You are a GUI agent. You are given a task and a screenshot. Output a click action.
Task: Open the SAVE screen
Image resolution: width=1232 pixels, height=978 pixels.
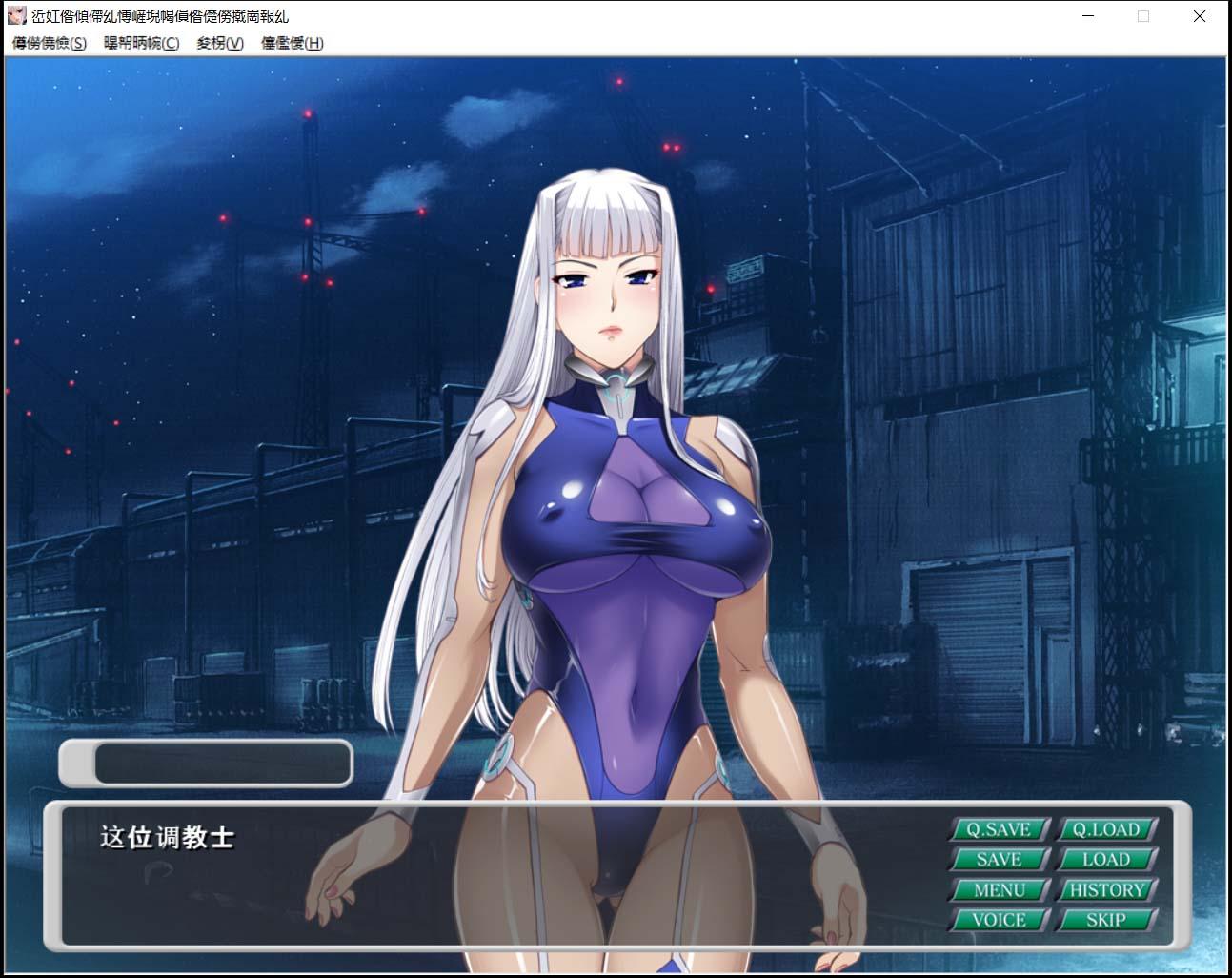coord(999,859)
